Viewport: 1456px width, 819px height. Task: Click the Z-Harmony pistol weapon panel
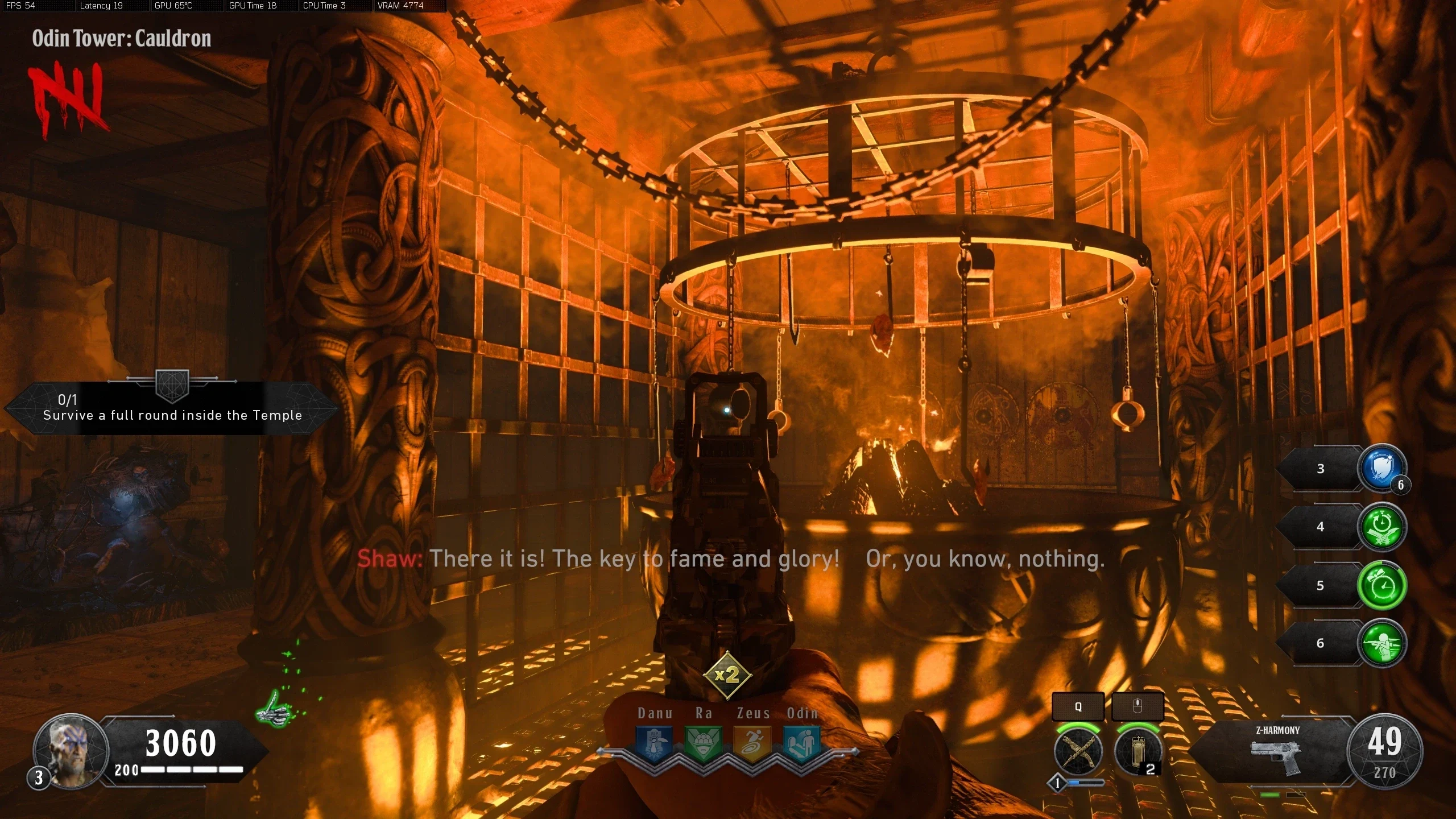tap(1277, 751)
